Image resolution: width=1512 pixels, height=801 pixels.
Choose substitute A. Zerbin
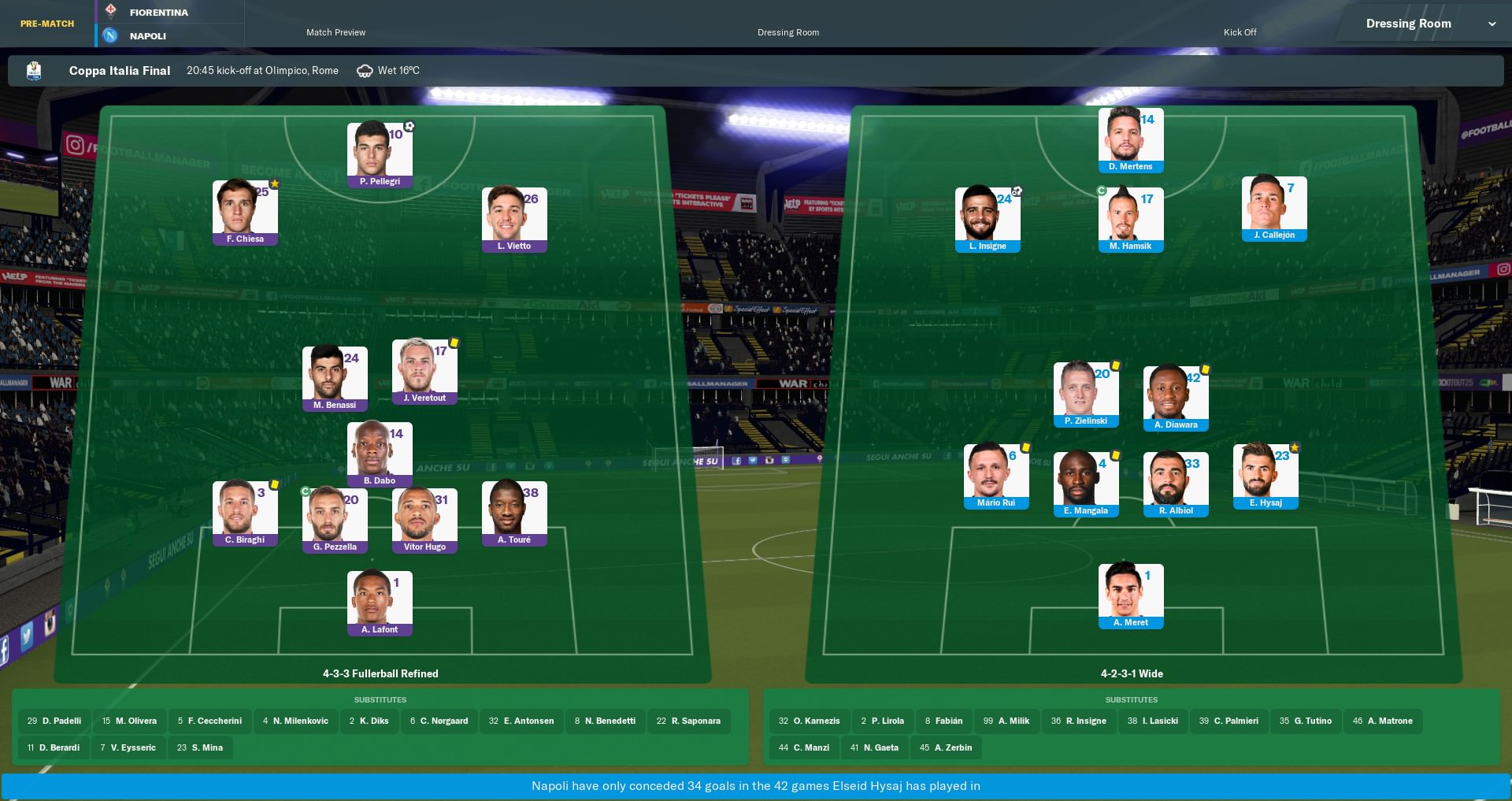946,747
